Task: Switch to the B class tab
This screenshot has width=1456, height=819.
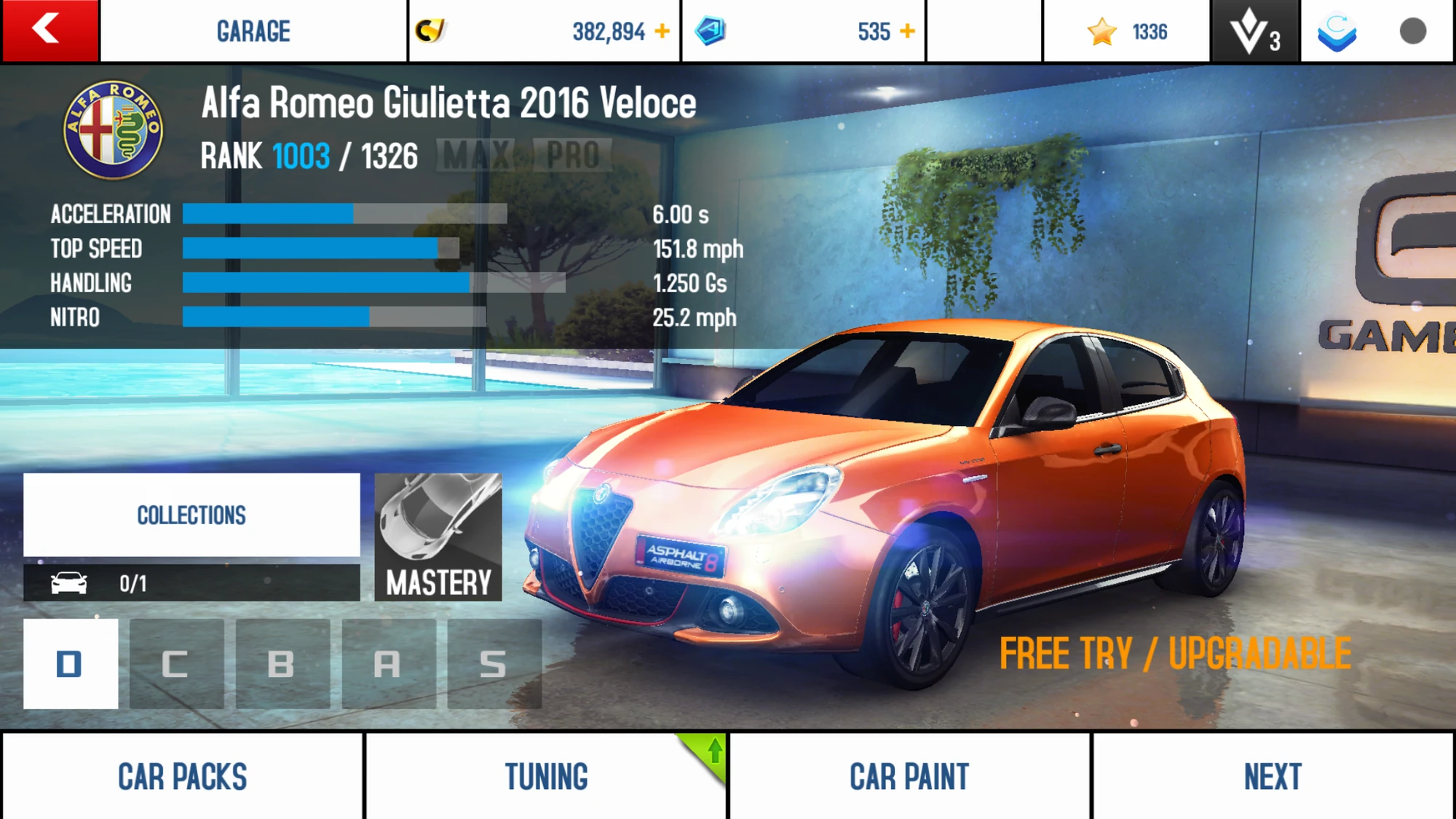Action: pyautogui.click(x=282, y=663)
